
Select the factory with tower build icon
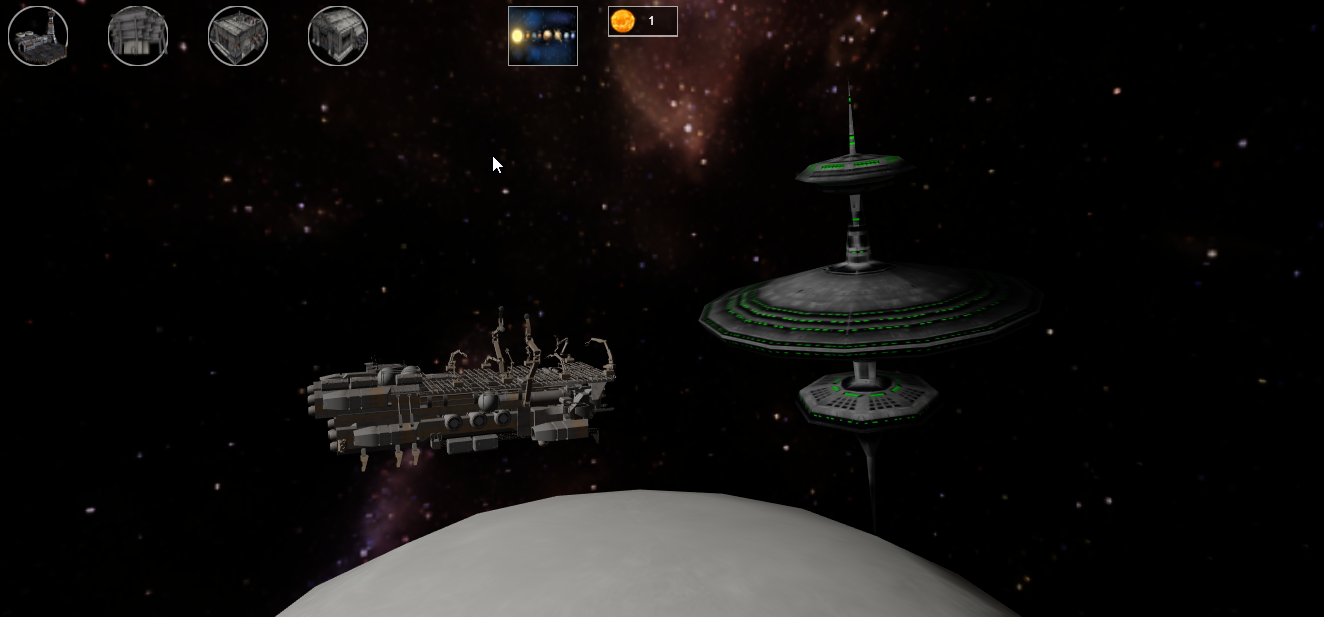(x=38, y=36)
